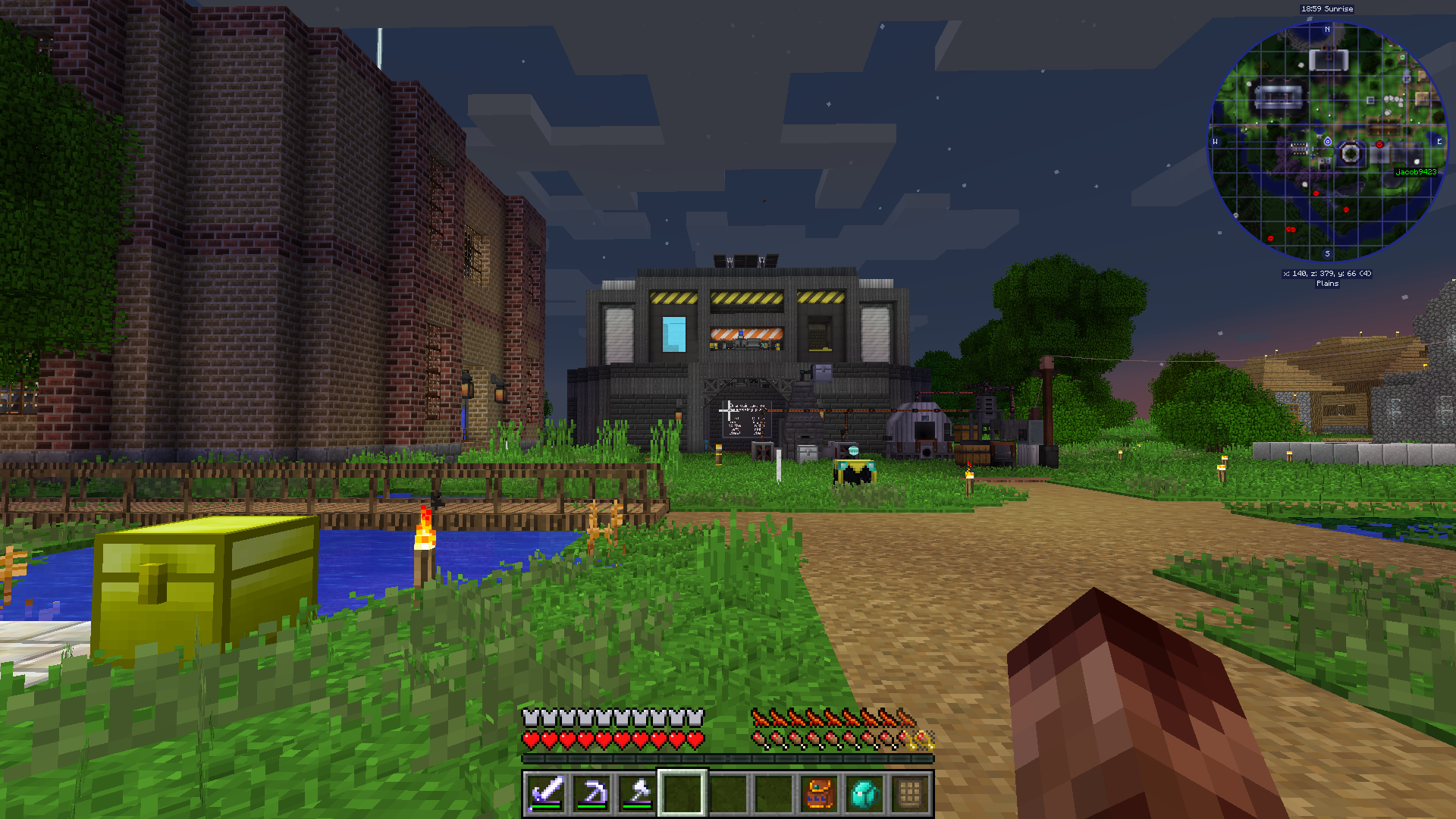Select the orange backpack hotbar slot

pos(819,793)
